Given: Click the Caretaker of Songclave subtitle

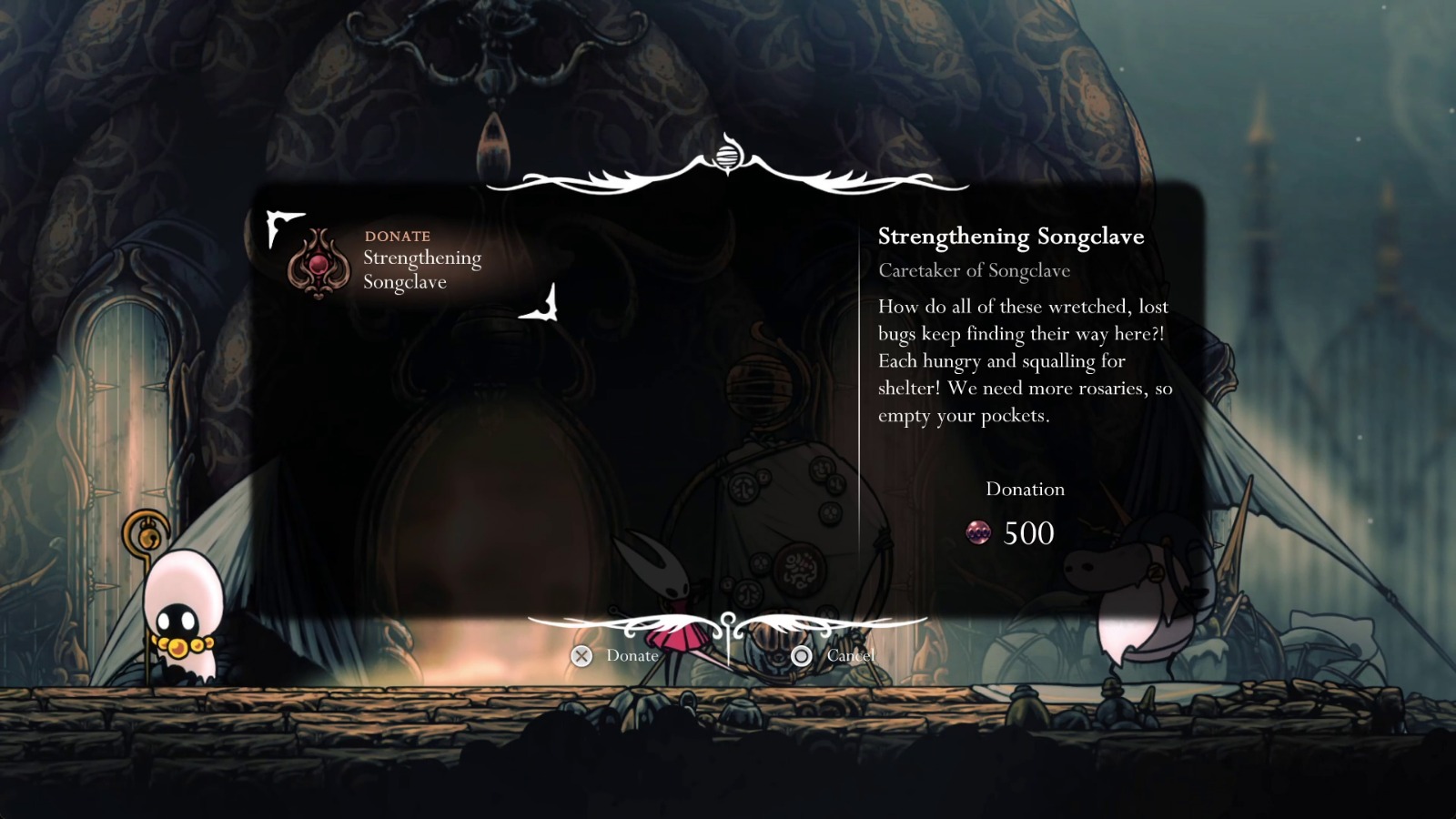Looking at the screenshot, I should point(975,270).
